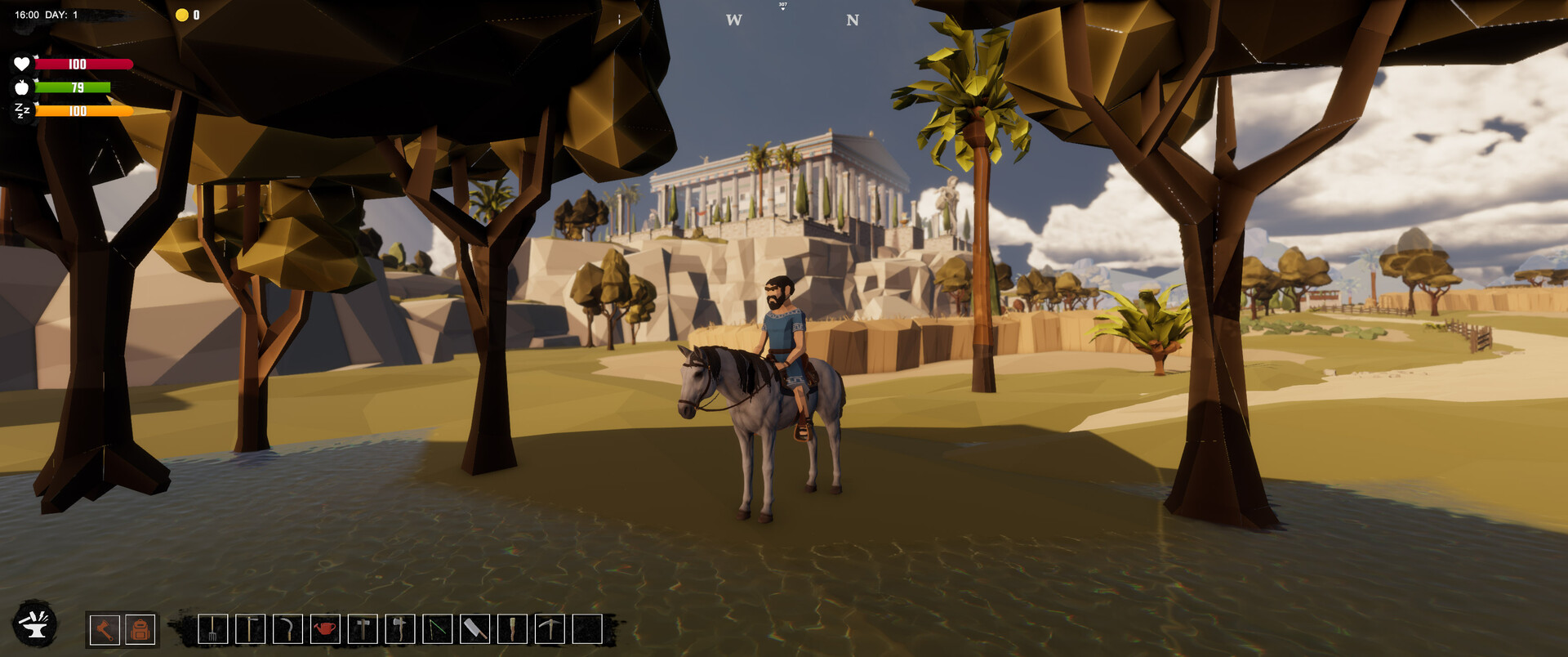Click the empty last hotbar slot
Screen dimensions: 1568x657
[x=586, y=630]
